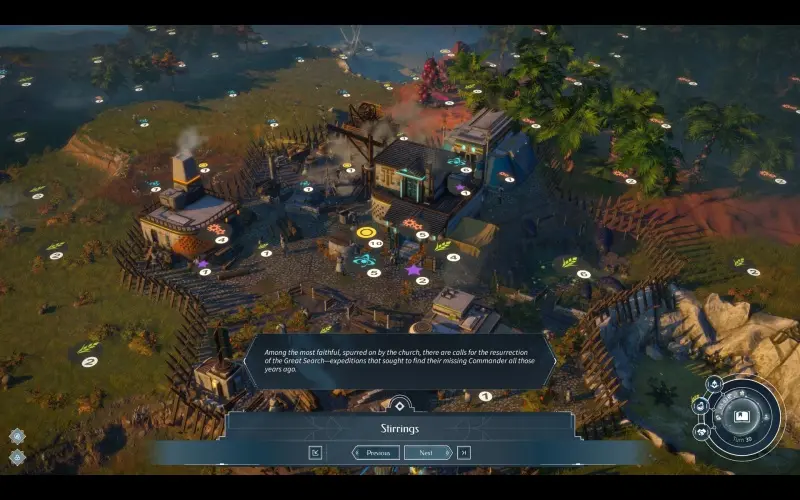The height and width of the screenshot is (500, 800).
Task: Go back with the Previous button
Action: pyautogui.click(x=376, y=452)
